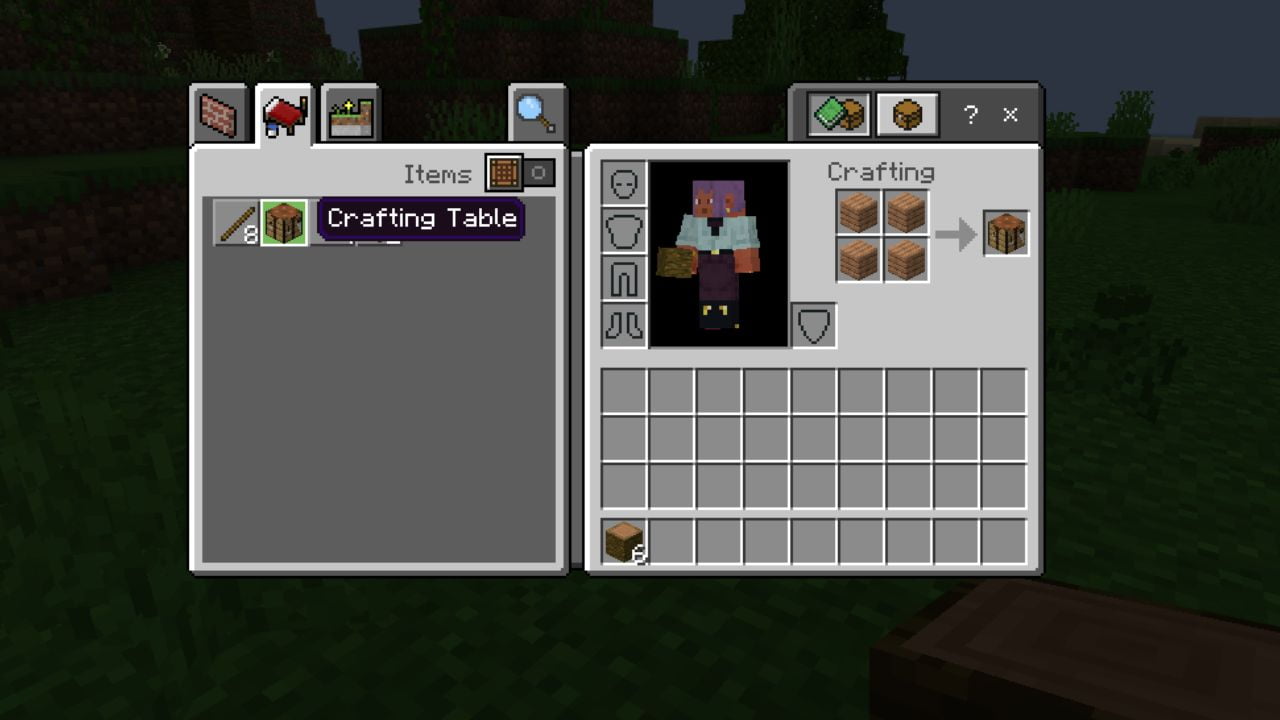The image size is (1280, 720).
Task: Click the chestplate armor slot
Action: 622,228
